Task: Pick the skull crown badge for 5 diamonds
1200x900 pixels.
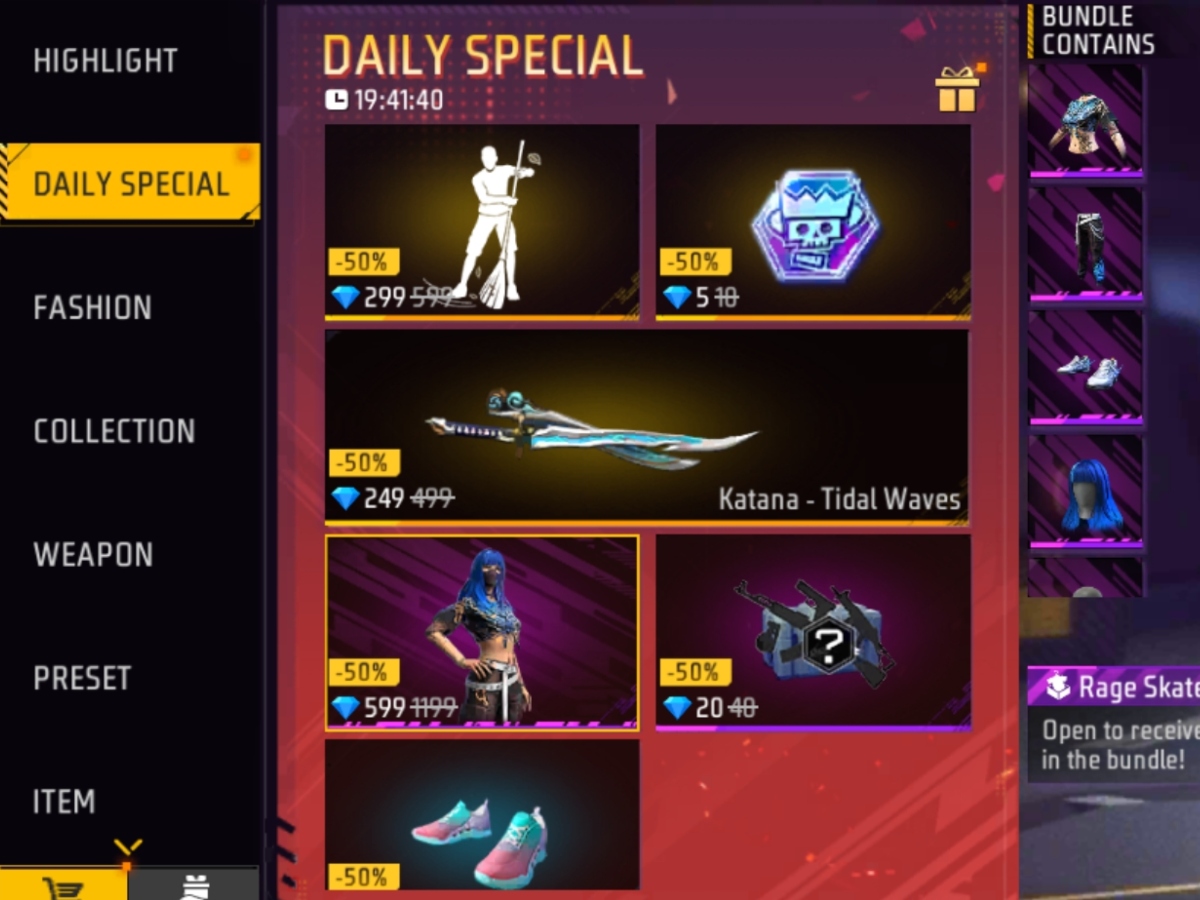Action: click(812, 221)
